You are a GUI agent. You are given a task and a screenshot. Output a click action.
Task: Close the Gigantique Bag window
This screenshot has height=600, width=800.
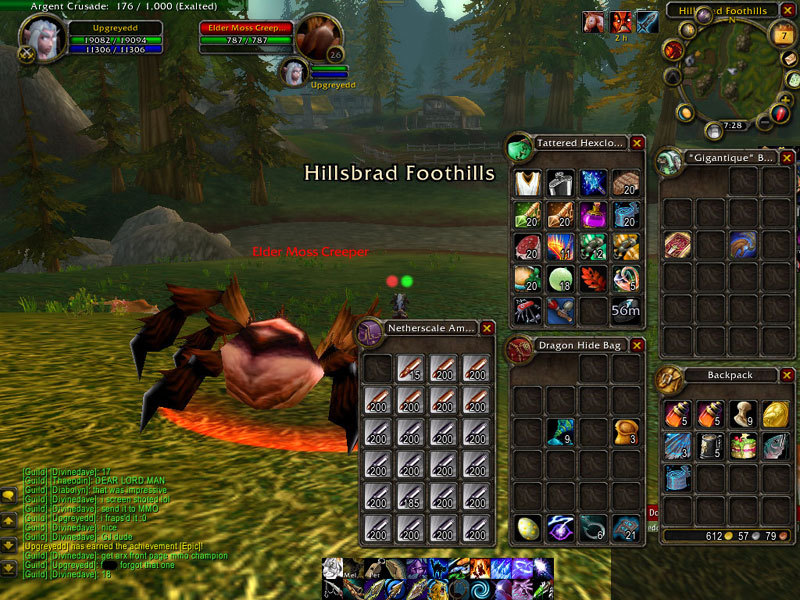[787, 158]
